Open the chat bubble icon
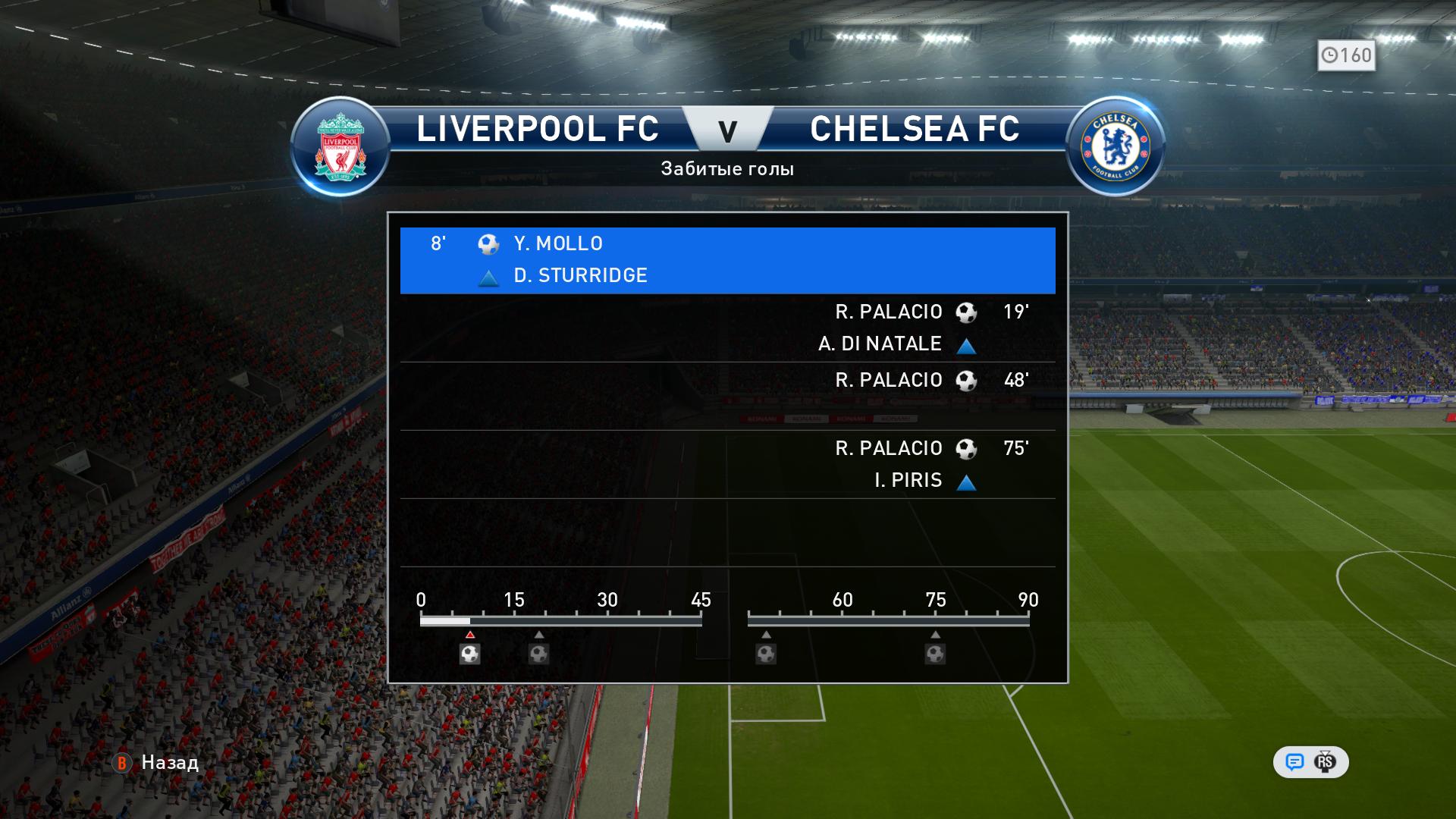 tap(1294, 762)
